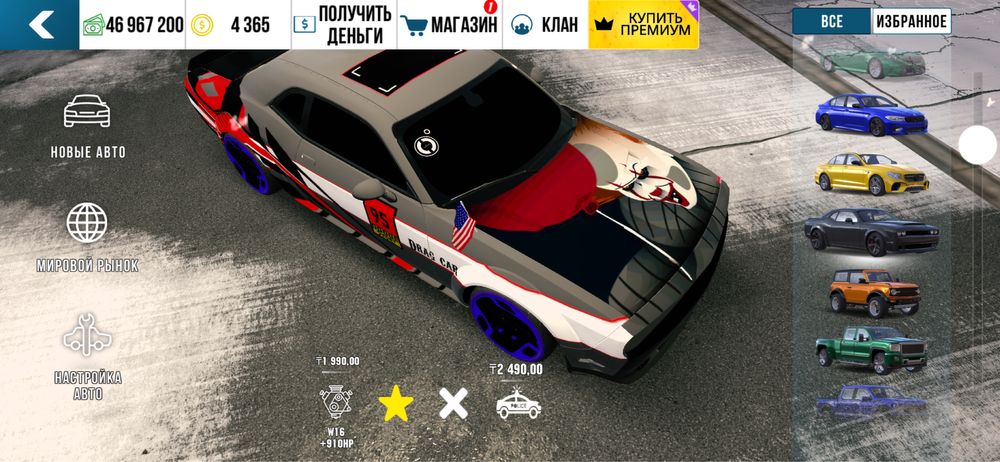Choose the dark gray muscle car thumbnail
1000x462 pixels.
(x=870, y=232)
